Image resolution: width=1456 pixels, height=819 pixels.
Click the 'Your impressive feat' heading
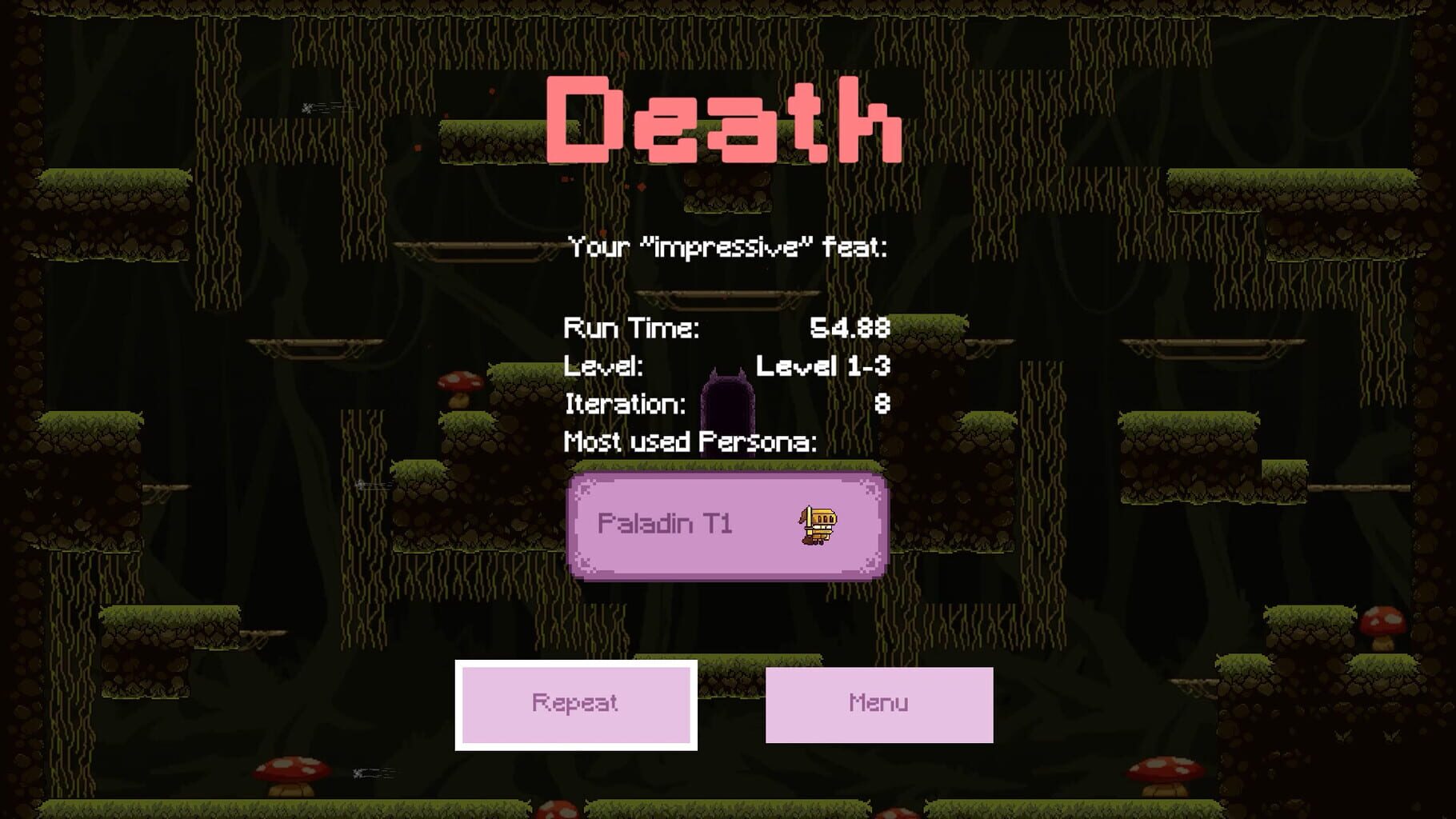[728, 248]
